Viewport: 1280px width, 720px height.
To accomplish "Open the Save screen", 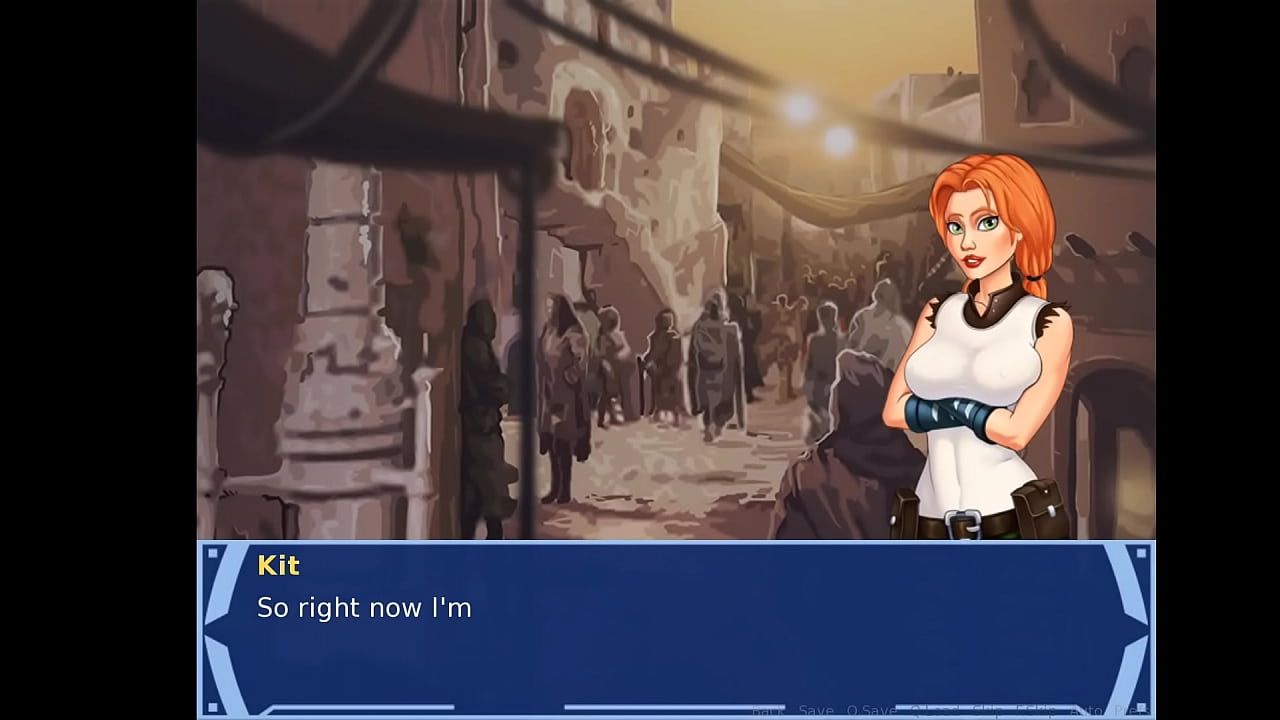I will point(814,708).
